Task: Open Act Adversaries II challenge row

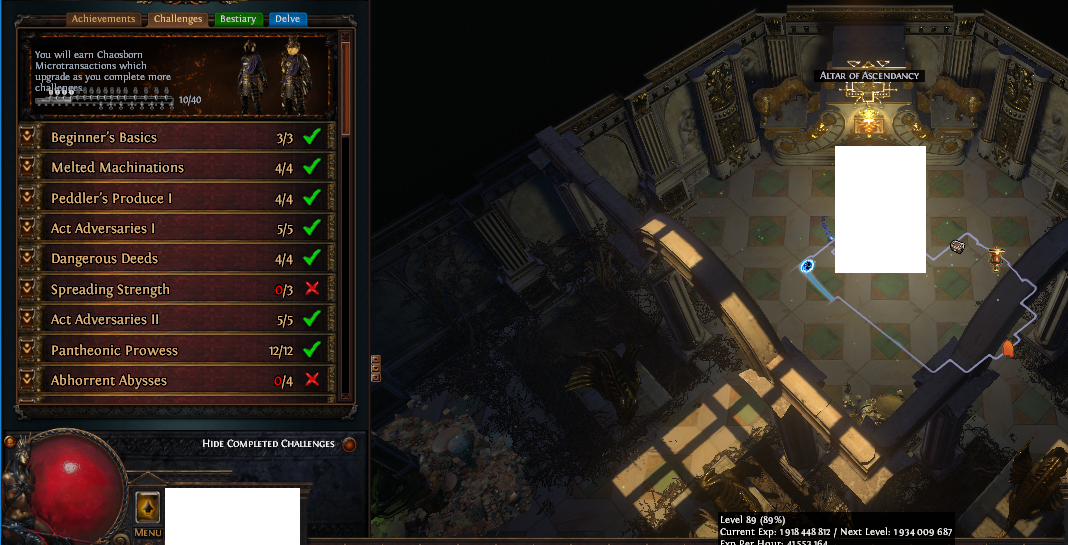Action: pyautogui.click(x=28, y=319)
